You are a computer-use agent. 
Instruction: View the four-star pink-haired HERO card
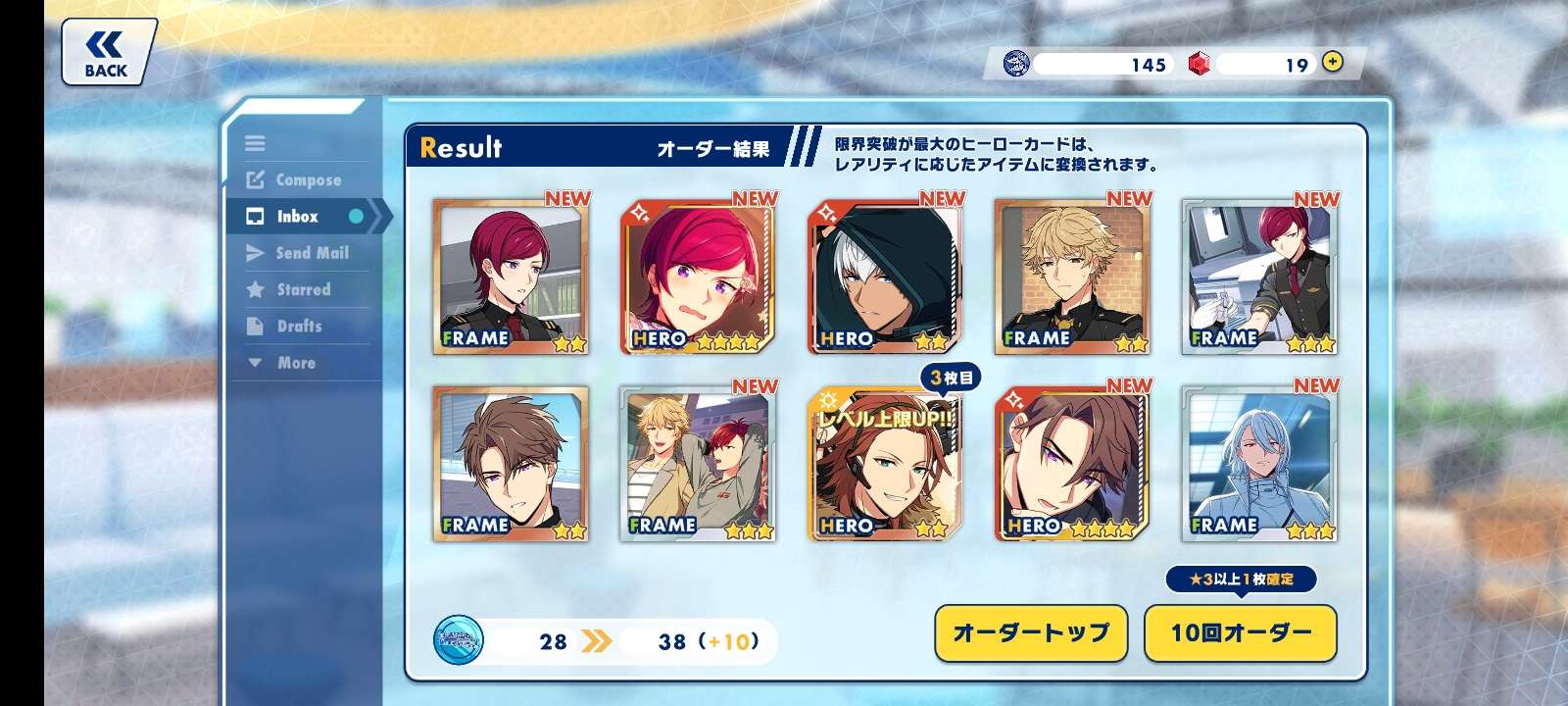(x=698, y=277)
